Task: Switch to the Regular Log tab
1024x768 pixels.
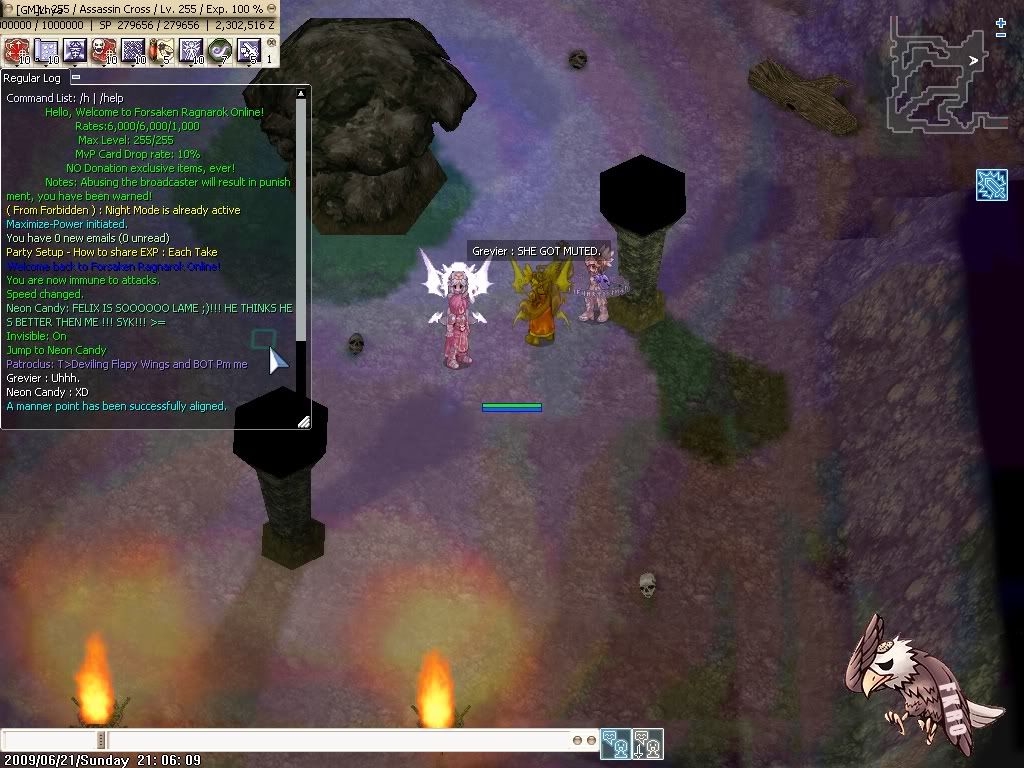Action: pyautogui.click(x=32, y=77)
